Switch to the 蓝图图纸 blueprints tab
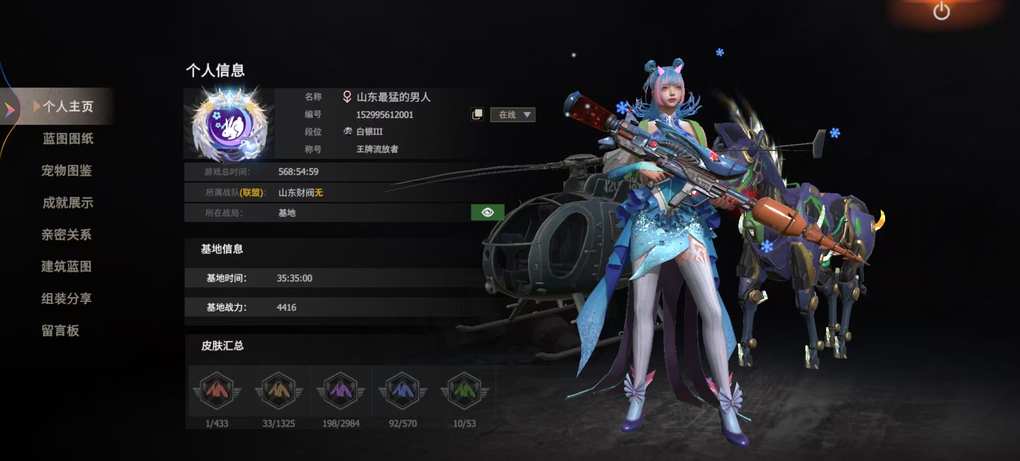This screenshot has height=461, width=1020. pyautogui.click(x=67, y=138)
